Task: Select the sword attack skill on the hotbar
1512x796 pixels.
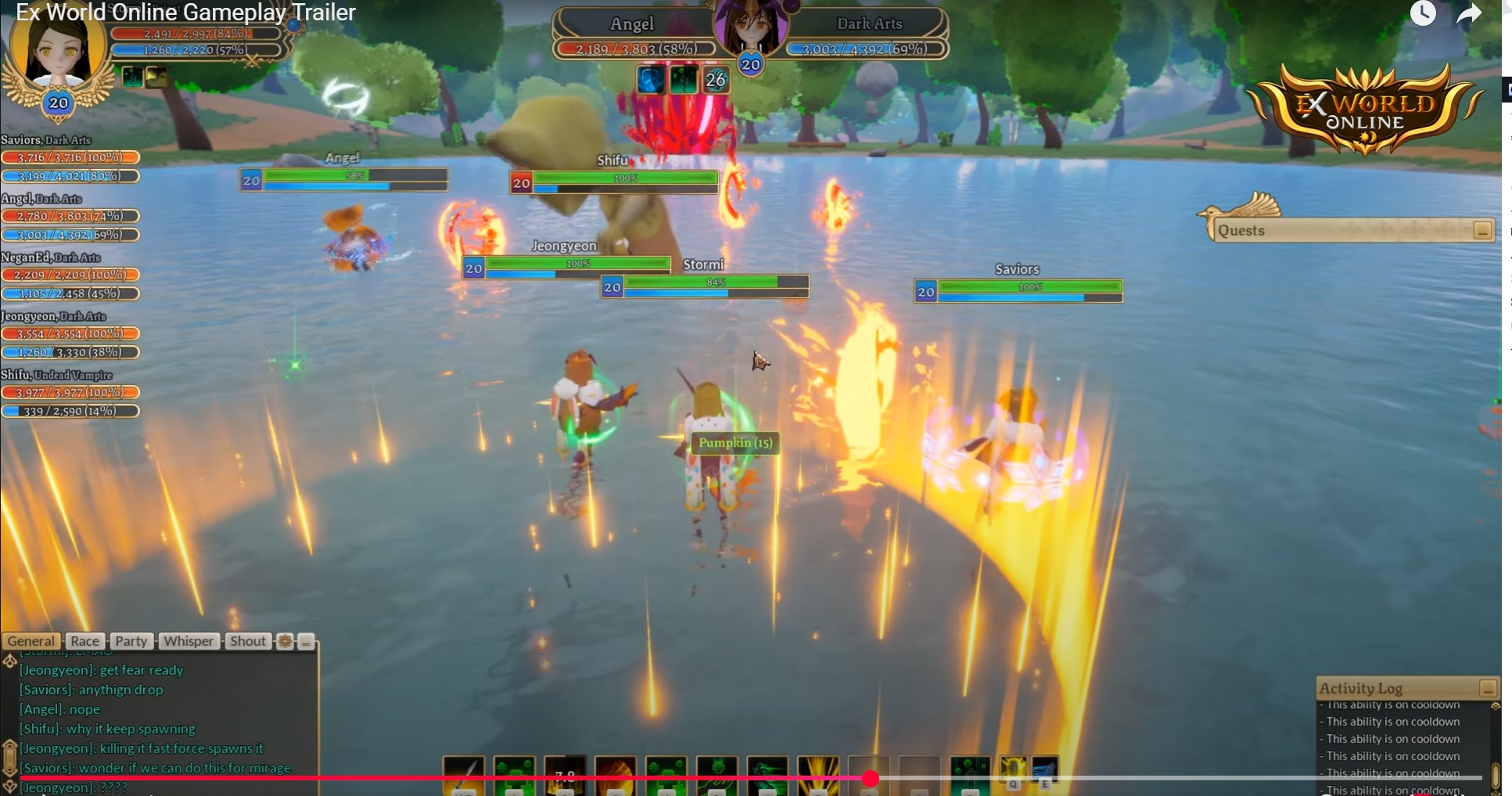Action: 464,775
